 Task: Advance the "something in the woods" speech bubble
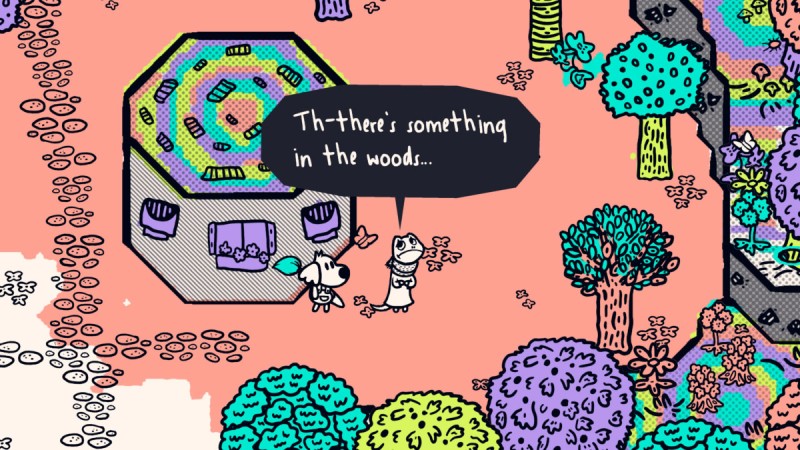[x=400, y=140]
